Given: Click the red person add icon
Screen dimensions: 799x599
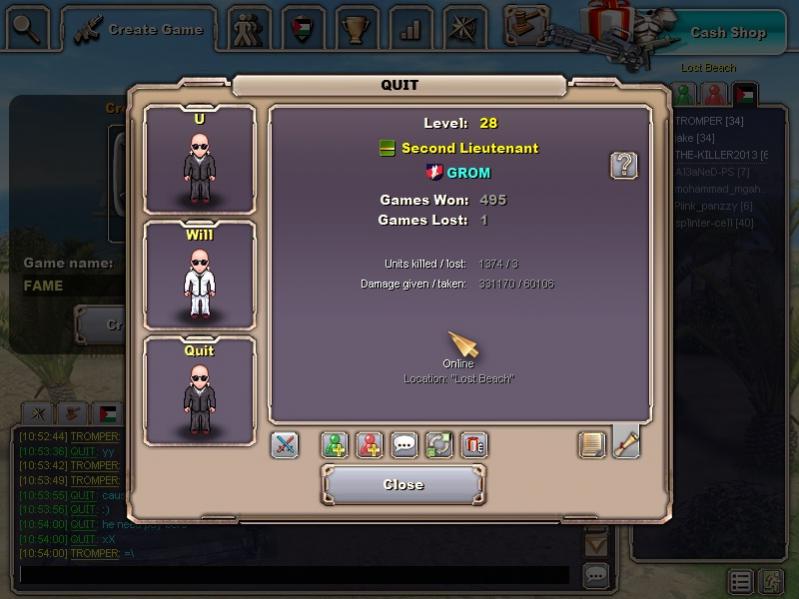Looking at the screenshot, I should tap(370, 445).
